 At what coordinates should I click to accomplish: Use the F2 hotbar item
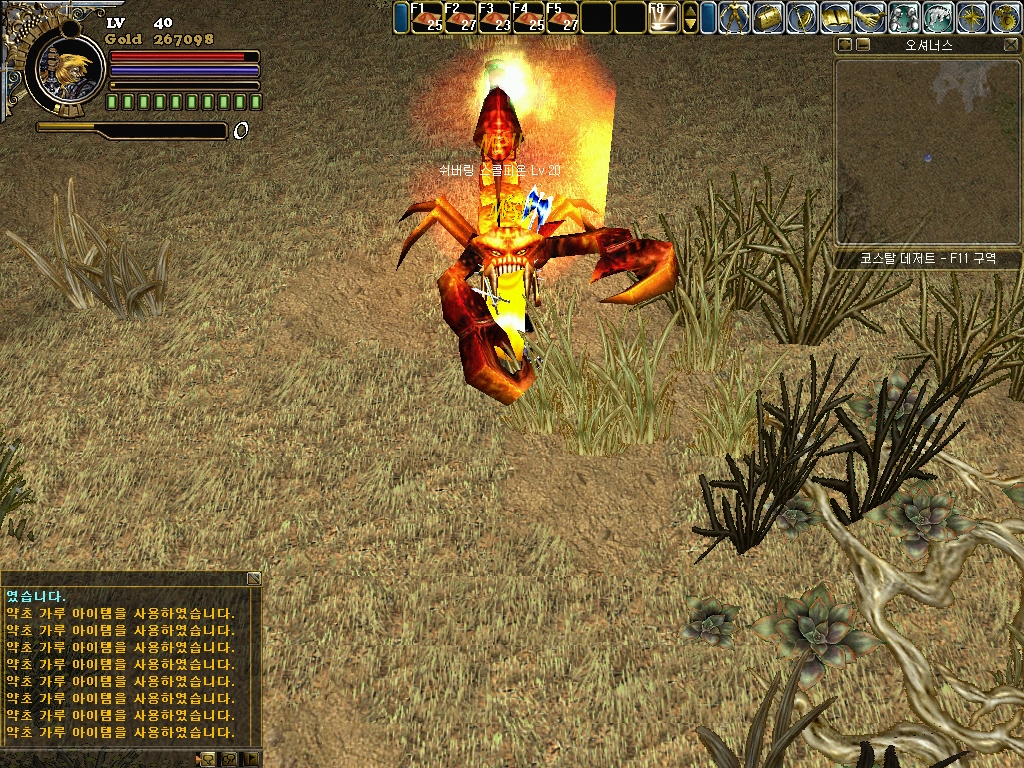(x=462, y=18)
